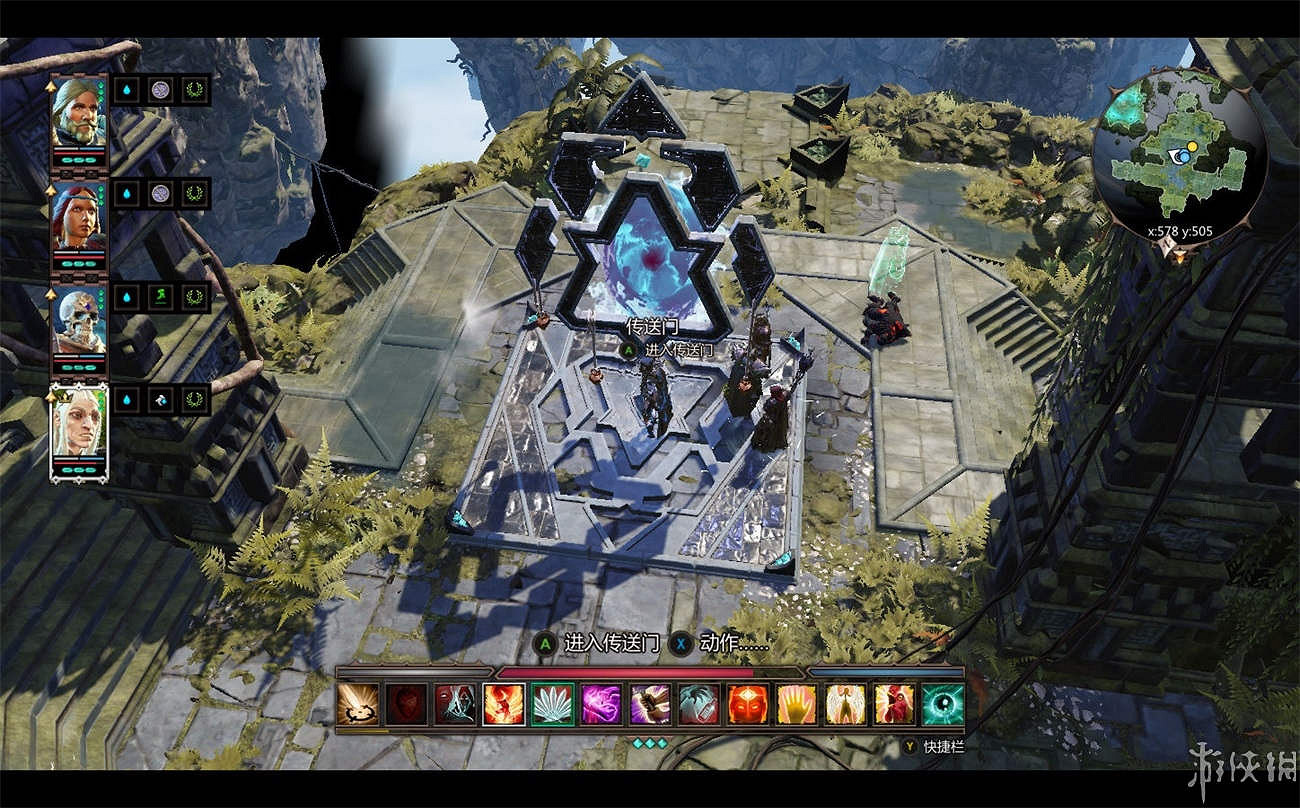Select the skeleton party member portrait
This screenshot has height=808, width=1300.
click(x=79, y=320)
